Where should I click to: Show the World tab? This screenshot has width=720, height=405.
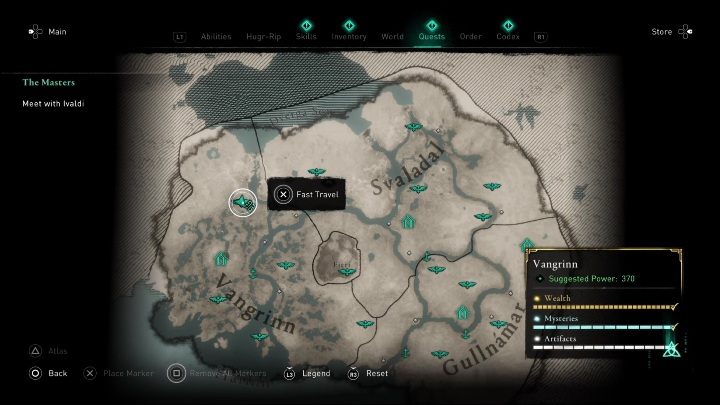(x=392, y=37)
